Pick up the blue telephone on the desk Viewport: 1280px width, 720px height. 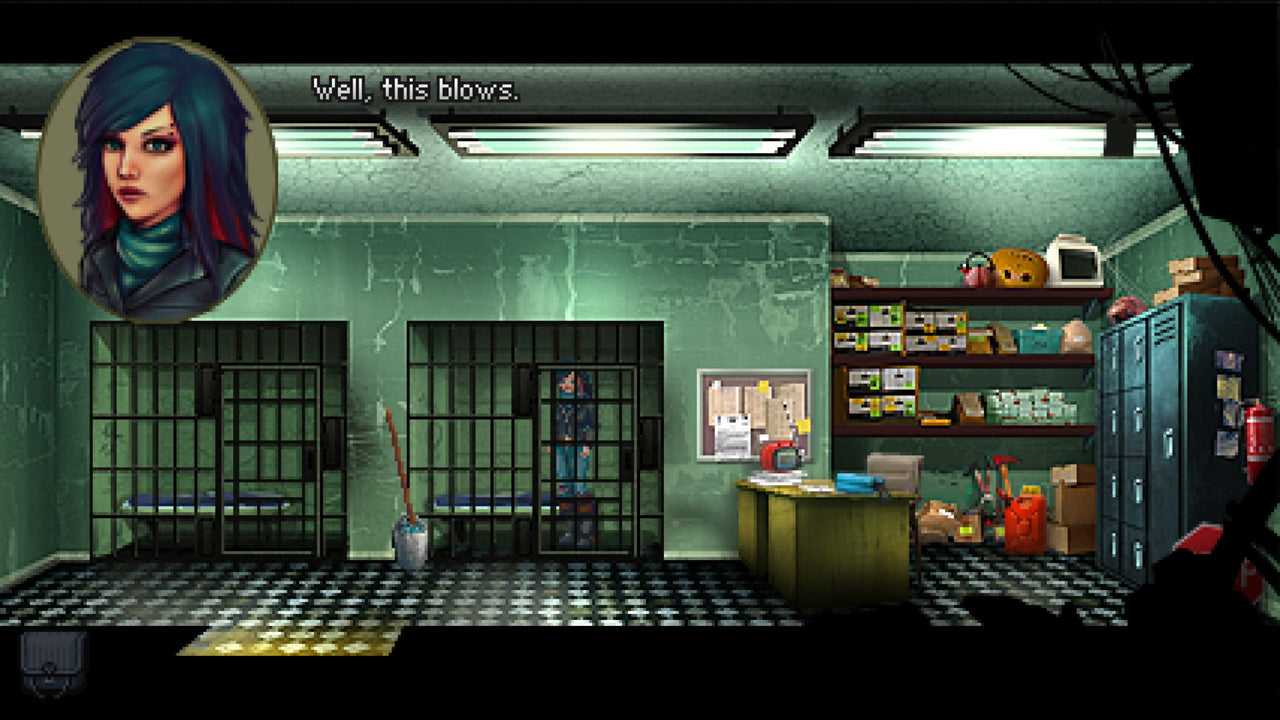(x=857, y=484)
